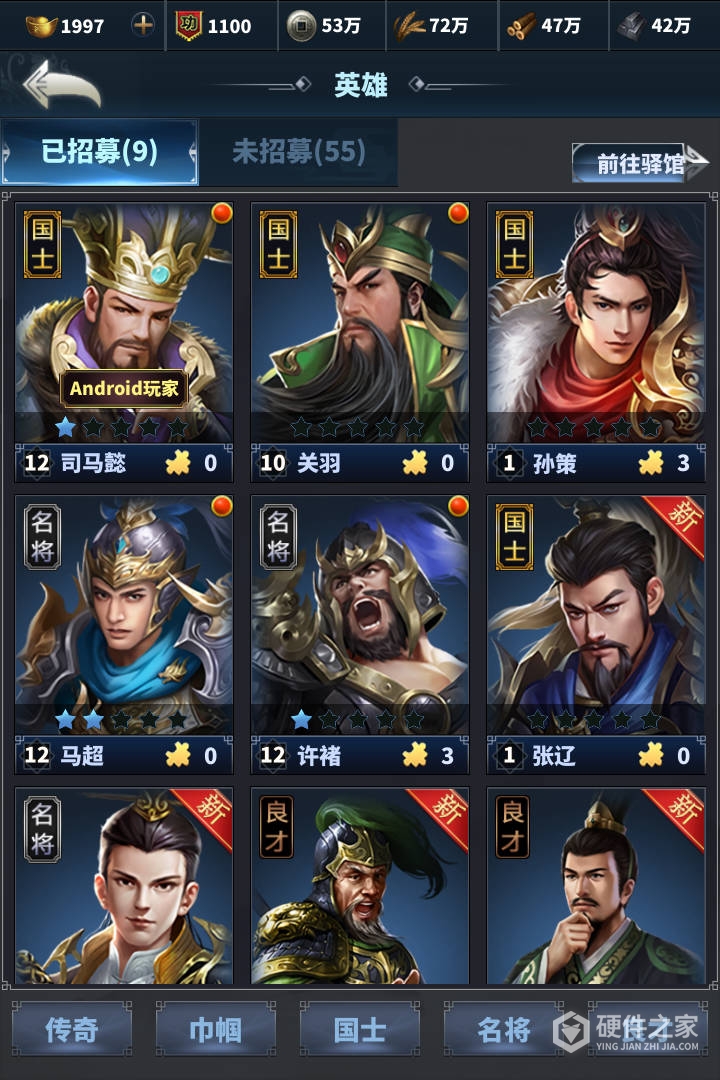Open the 未招募(55) tab
This screenshot has height=1080, width=720.
click(x=298, y=152)
